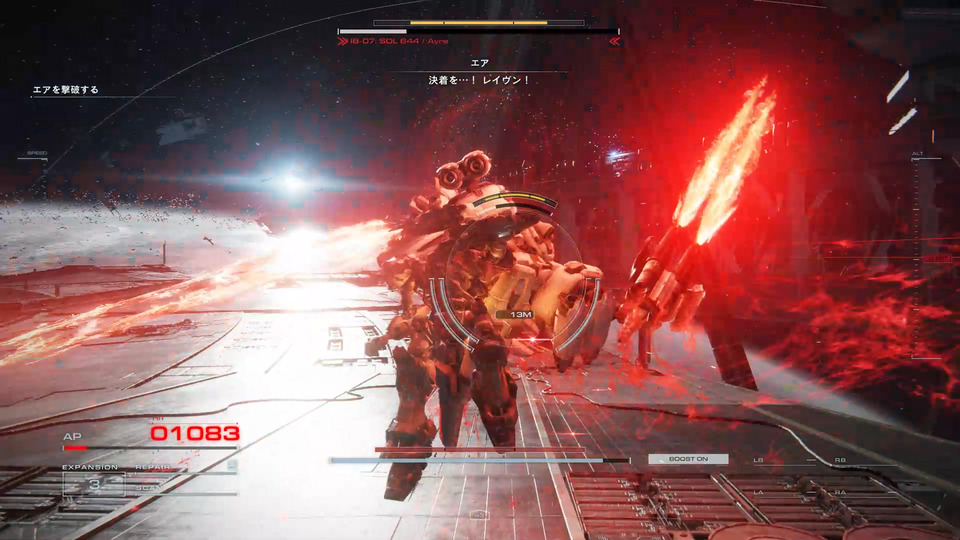Select the RB back weapon slot
This screenshot has width=960, height=540.
pyautogui.click(x=839, y=460)
